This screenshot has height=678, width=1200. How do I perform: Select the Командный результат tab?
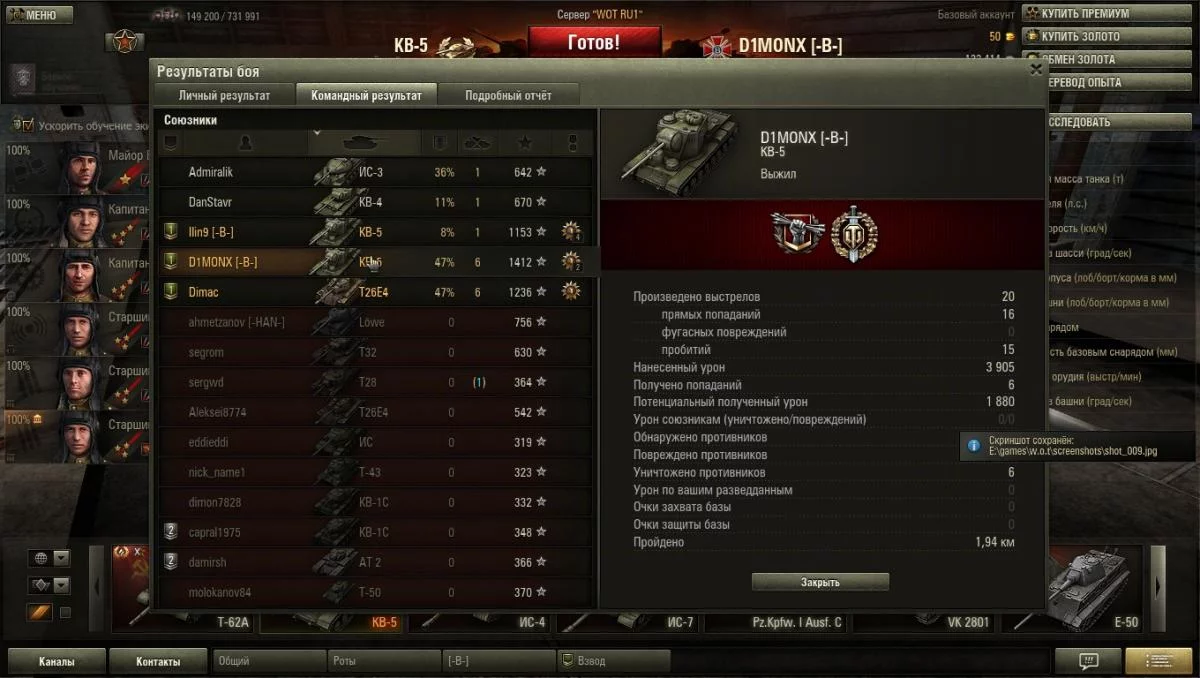(x=366, y=96)
